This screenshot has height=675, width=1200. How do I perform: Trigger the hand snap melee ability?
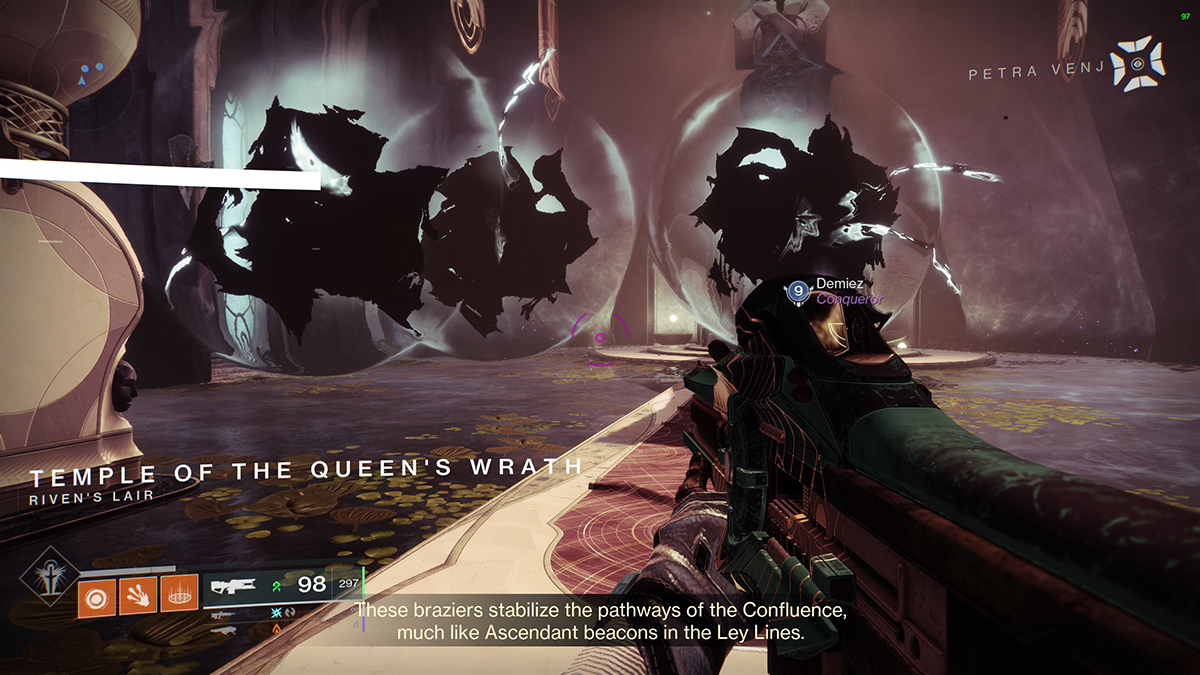click(x=137, y=597)
